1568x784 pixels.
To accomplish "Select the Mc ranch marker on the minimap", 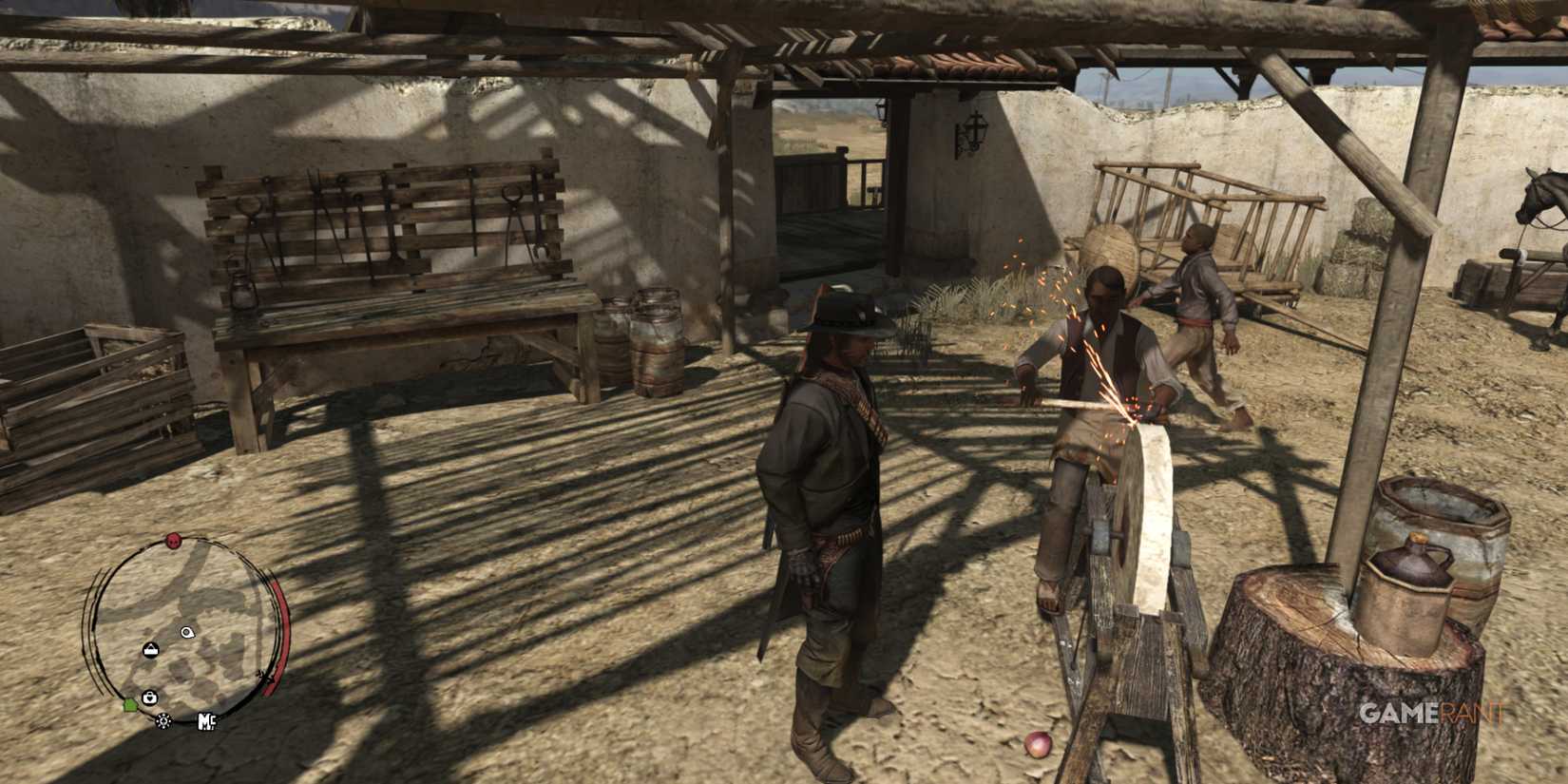I will 207,722.
